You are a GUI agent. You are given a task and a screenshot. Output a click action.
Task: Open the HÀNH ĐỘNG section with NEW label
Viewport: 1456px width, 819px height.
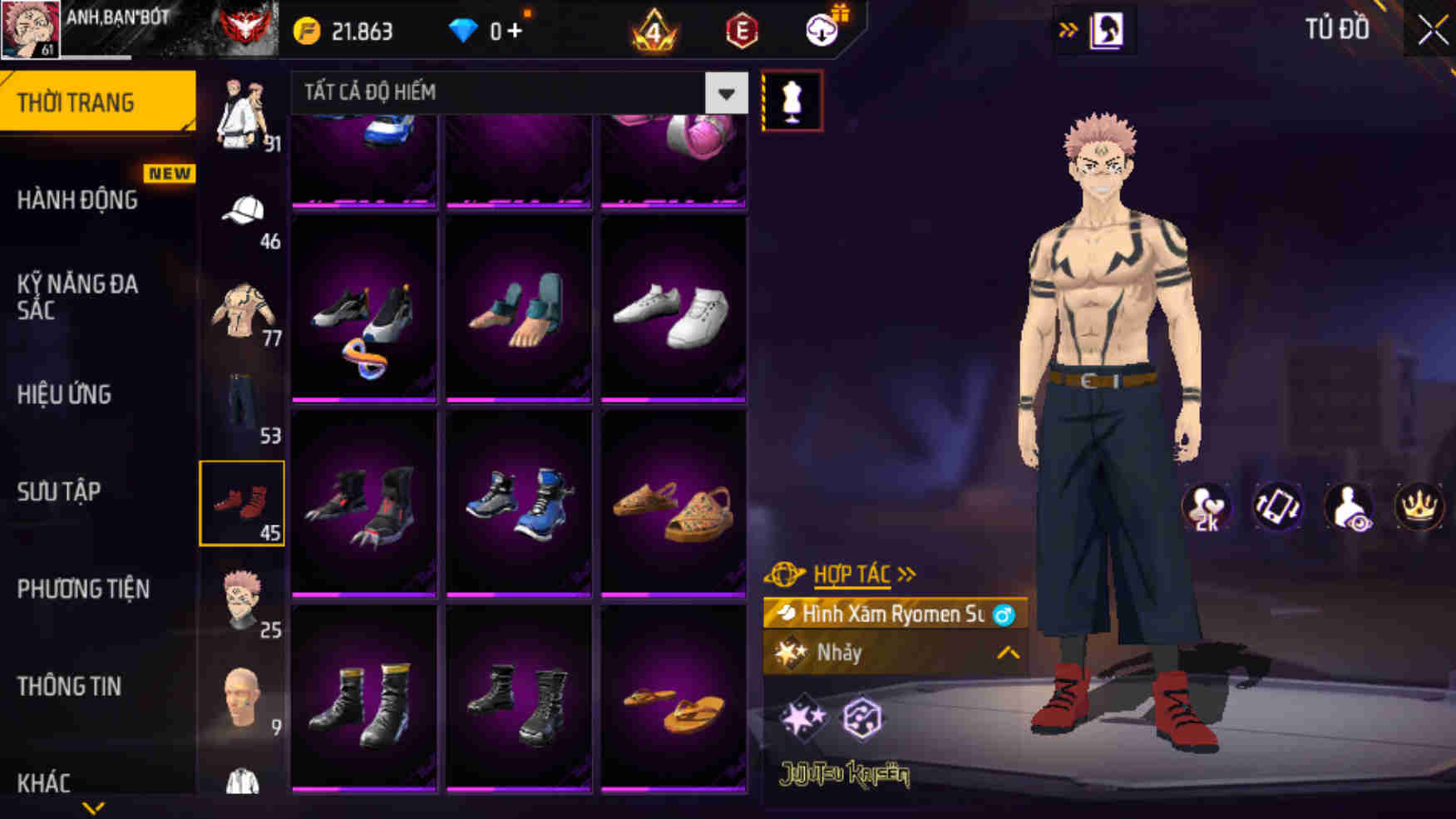[x=80, y=200]
